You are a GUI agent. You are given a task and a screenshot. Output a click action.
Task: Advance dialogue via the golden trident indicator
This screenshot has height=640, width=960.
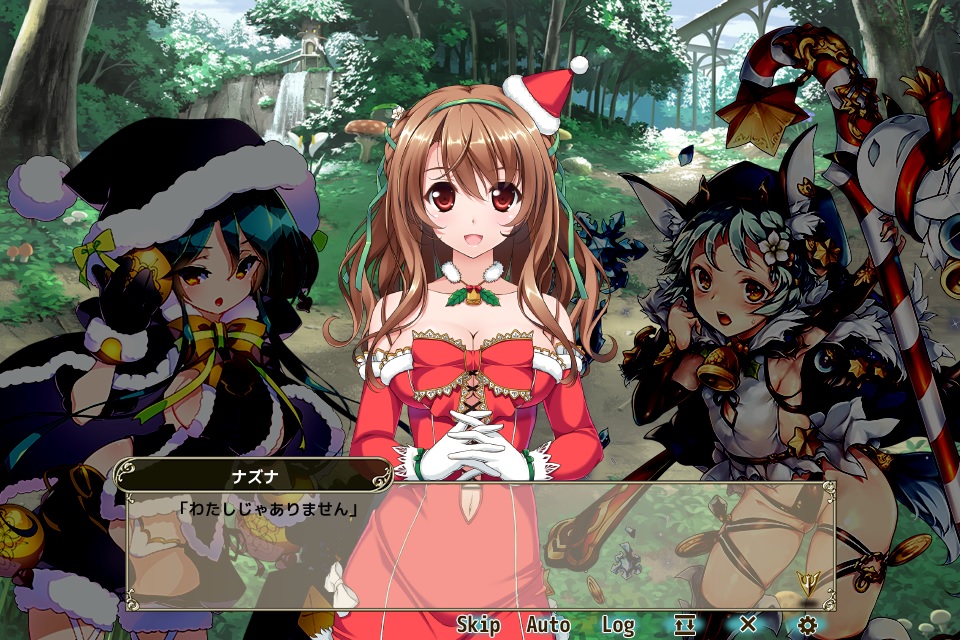click(x=808, y=580)
